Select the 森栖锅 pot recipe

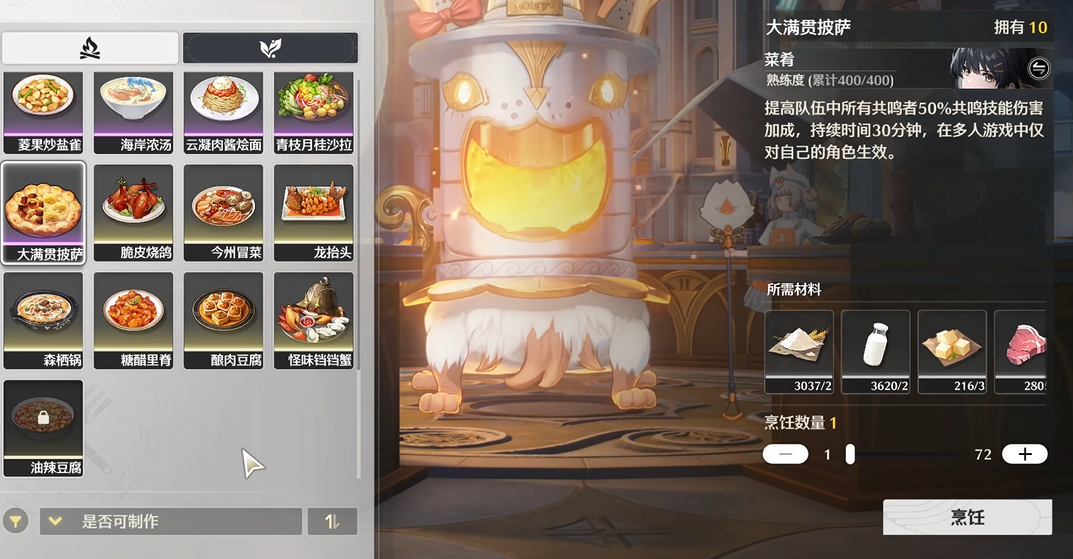pyautogui.click(x=43, y=320)
